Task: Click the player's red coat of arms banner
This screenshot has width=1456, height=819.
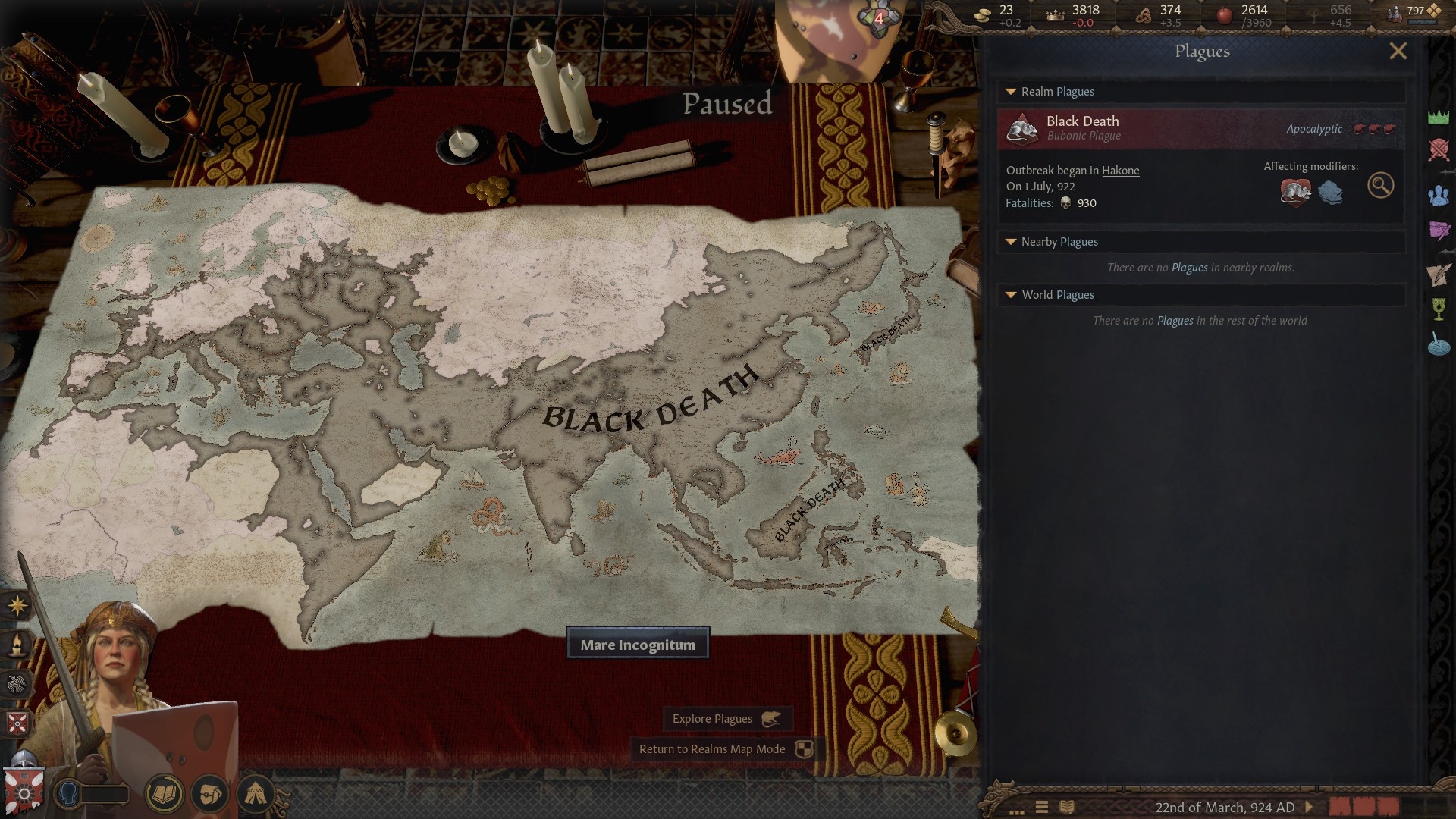Action: [24, 792]
